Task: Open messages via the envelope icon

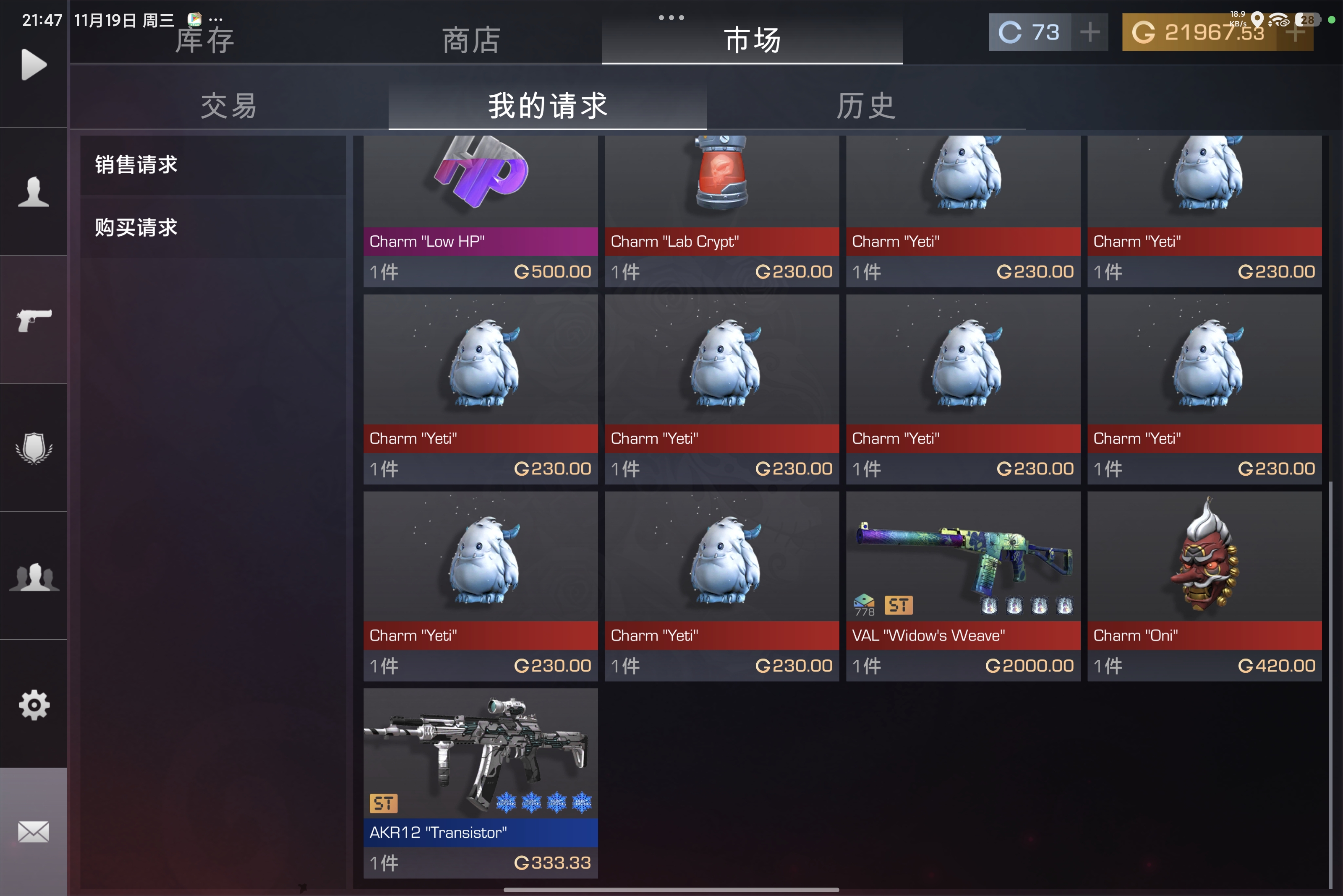Action: click(33, 832)
